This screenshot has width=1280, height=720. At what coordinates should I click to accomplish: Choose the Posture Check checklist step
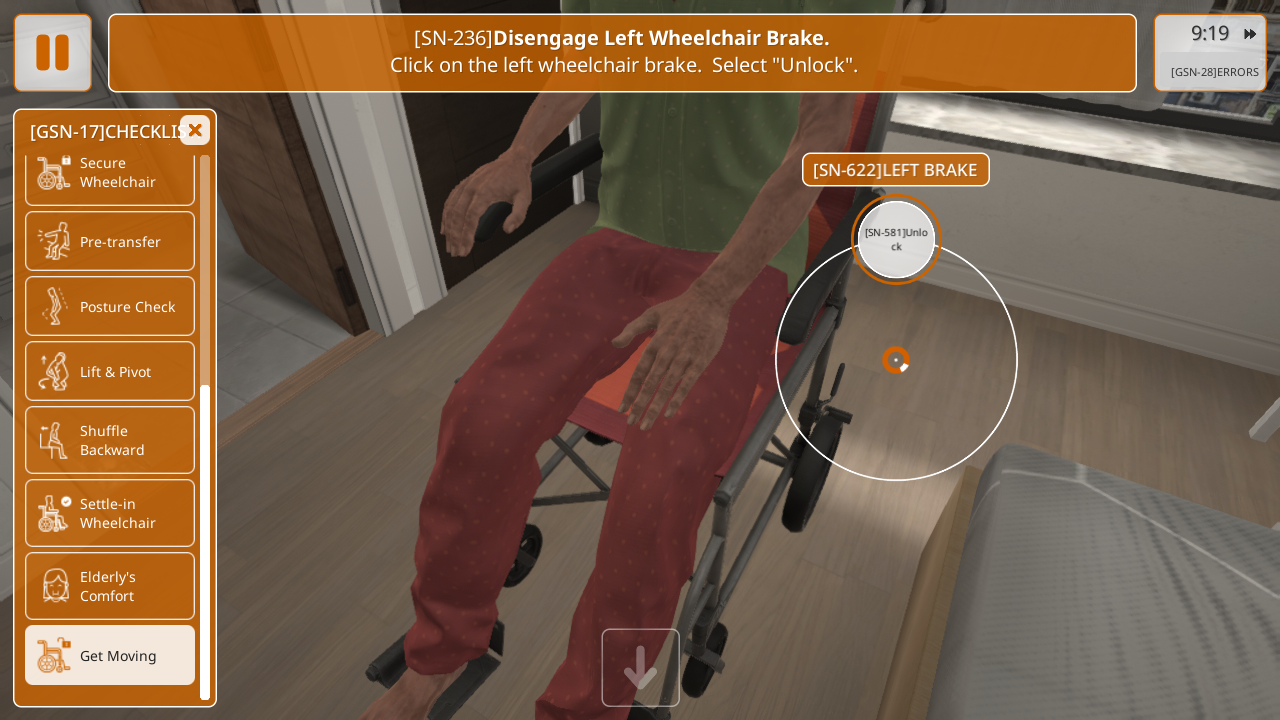(x=110, y=306)
